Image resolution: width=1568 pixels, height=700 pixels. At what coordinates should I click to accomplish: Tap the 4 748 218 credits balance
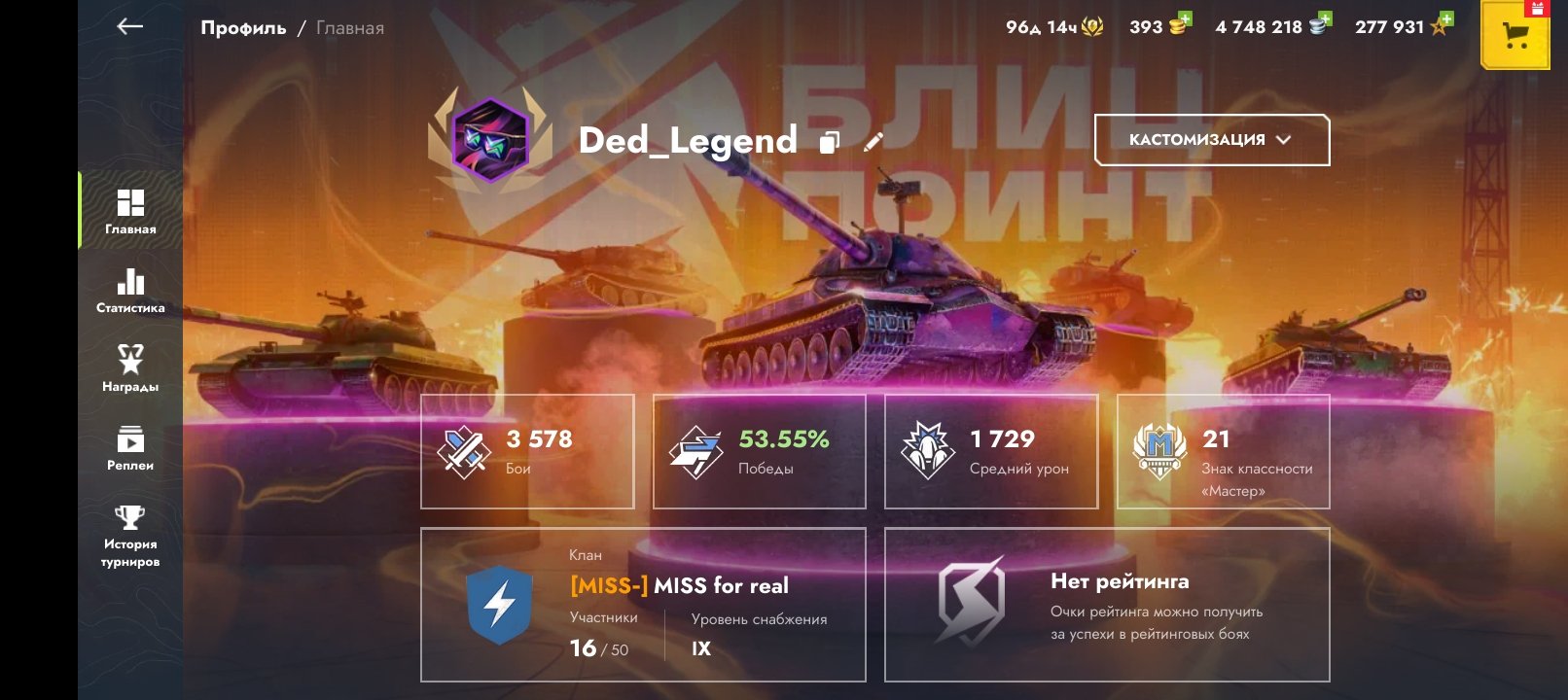[x=1272, y=27]
